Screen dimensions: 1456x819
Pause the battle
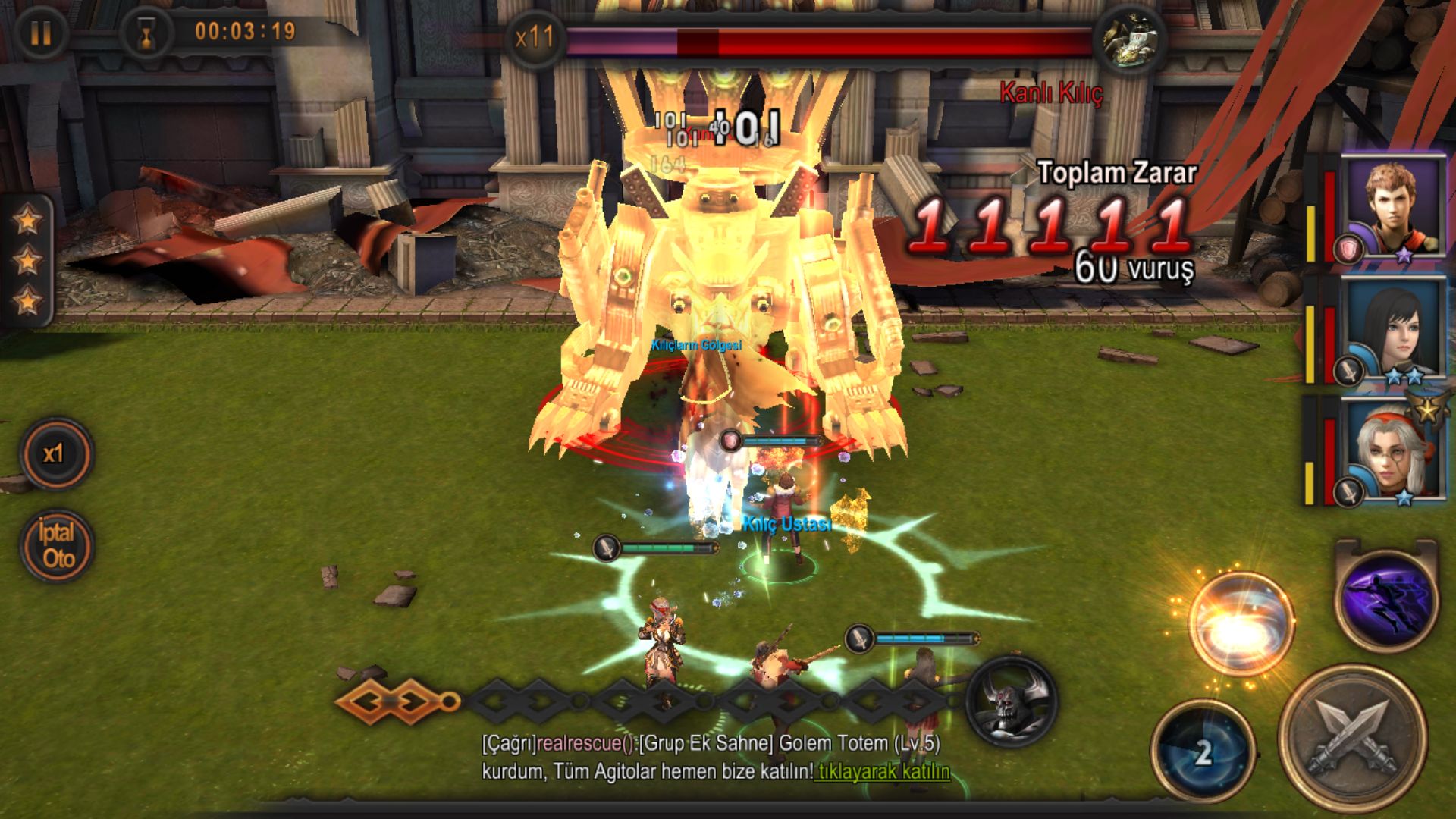[41, 33]
